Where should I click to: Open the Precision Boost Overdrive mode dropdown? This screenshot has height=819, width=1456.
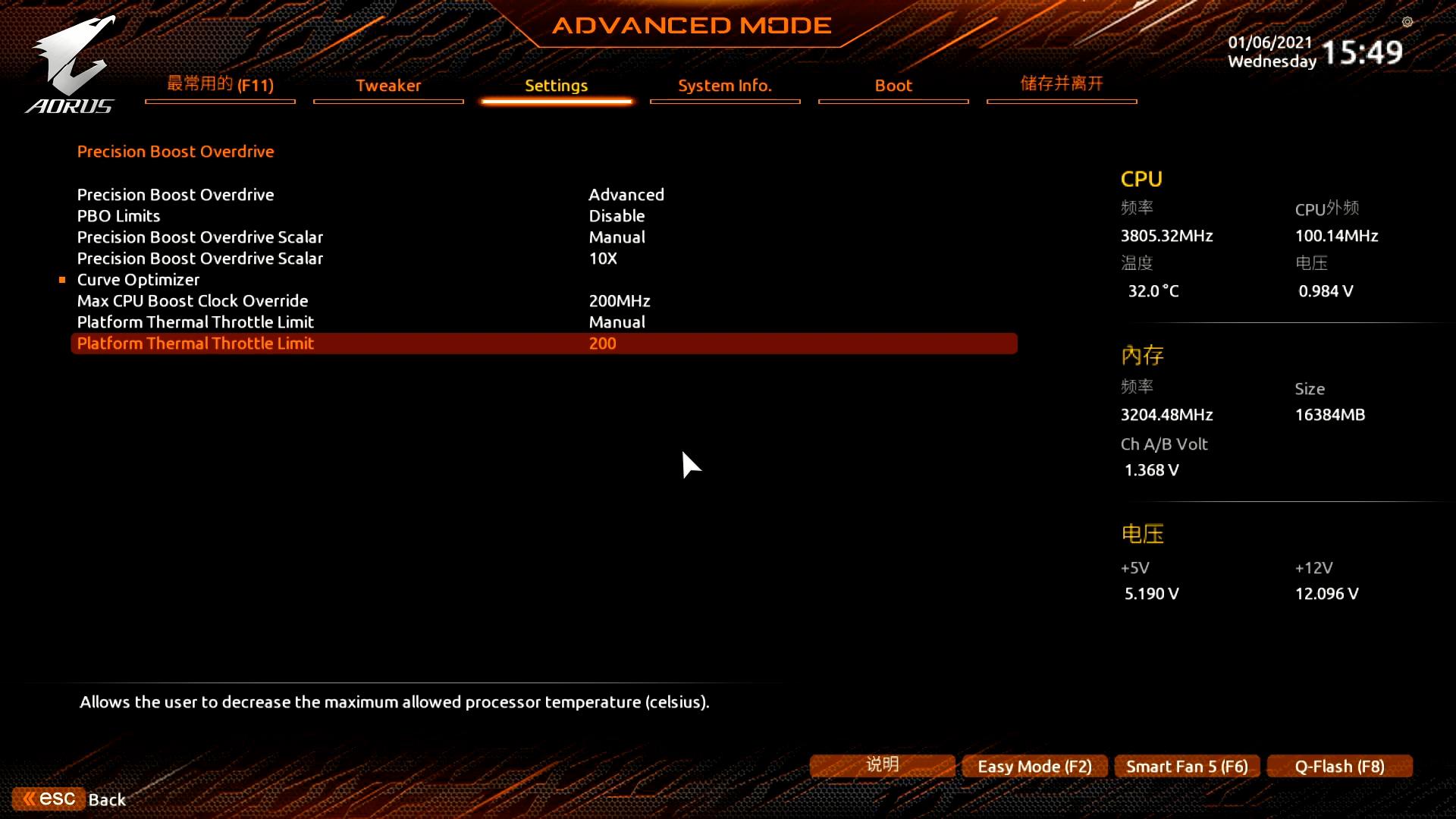tap(626, 194)
